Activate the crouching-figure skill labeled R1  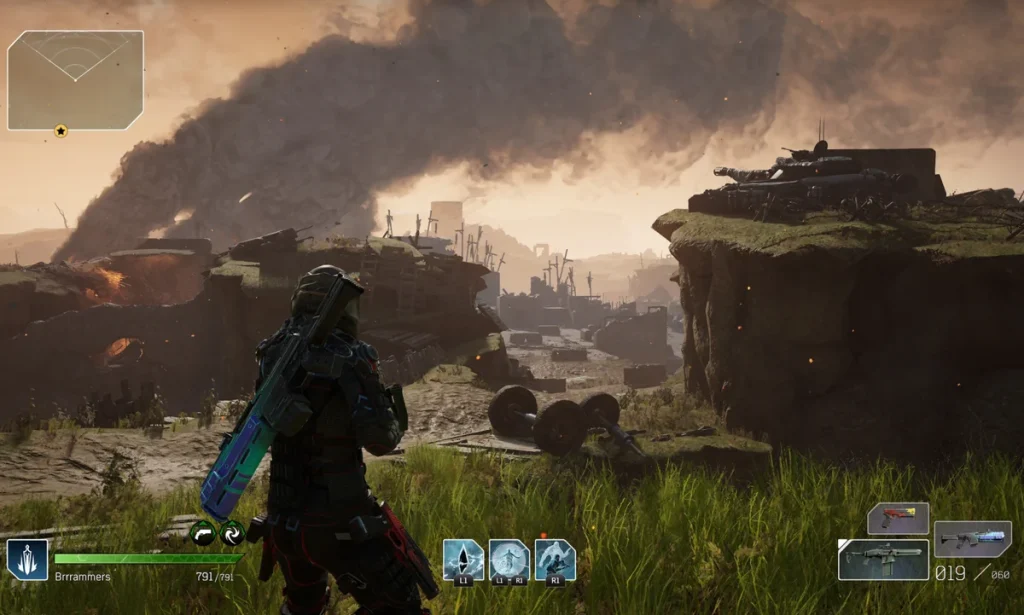click(x=555, y=560)
